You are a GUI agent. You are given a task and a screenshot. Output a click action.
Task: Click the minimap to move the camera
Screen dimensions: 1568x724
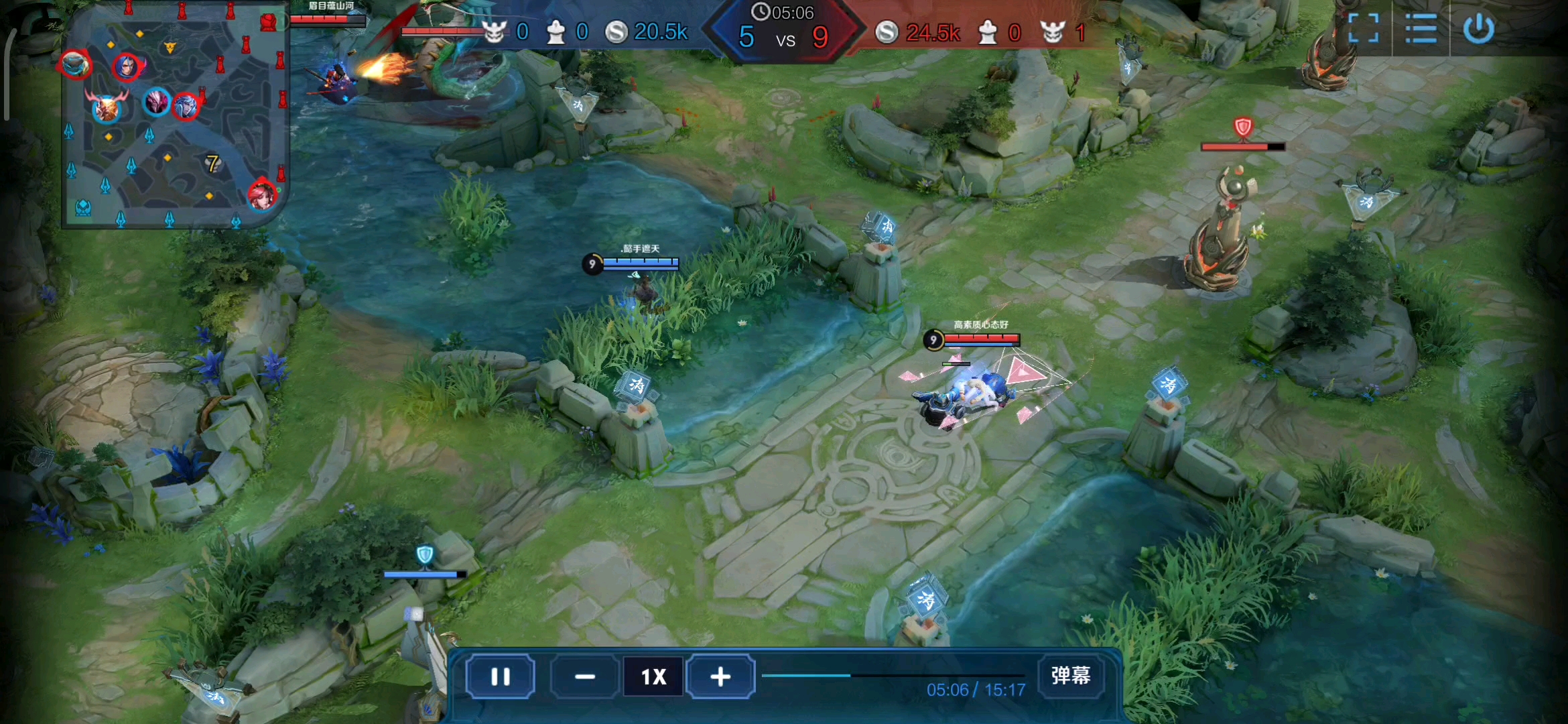coord(176,134)
